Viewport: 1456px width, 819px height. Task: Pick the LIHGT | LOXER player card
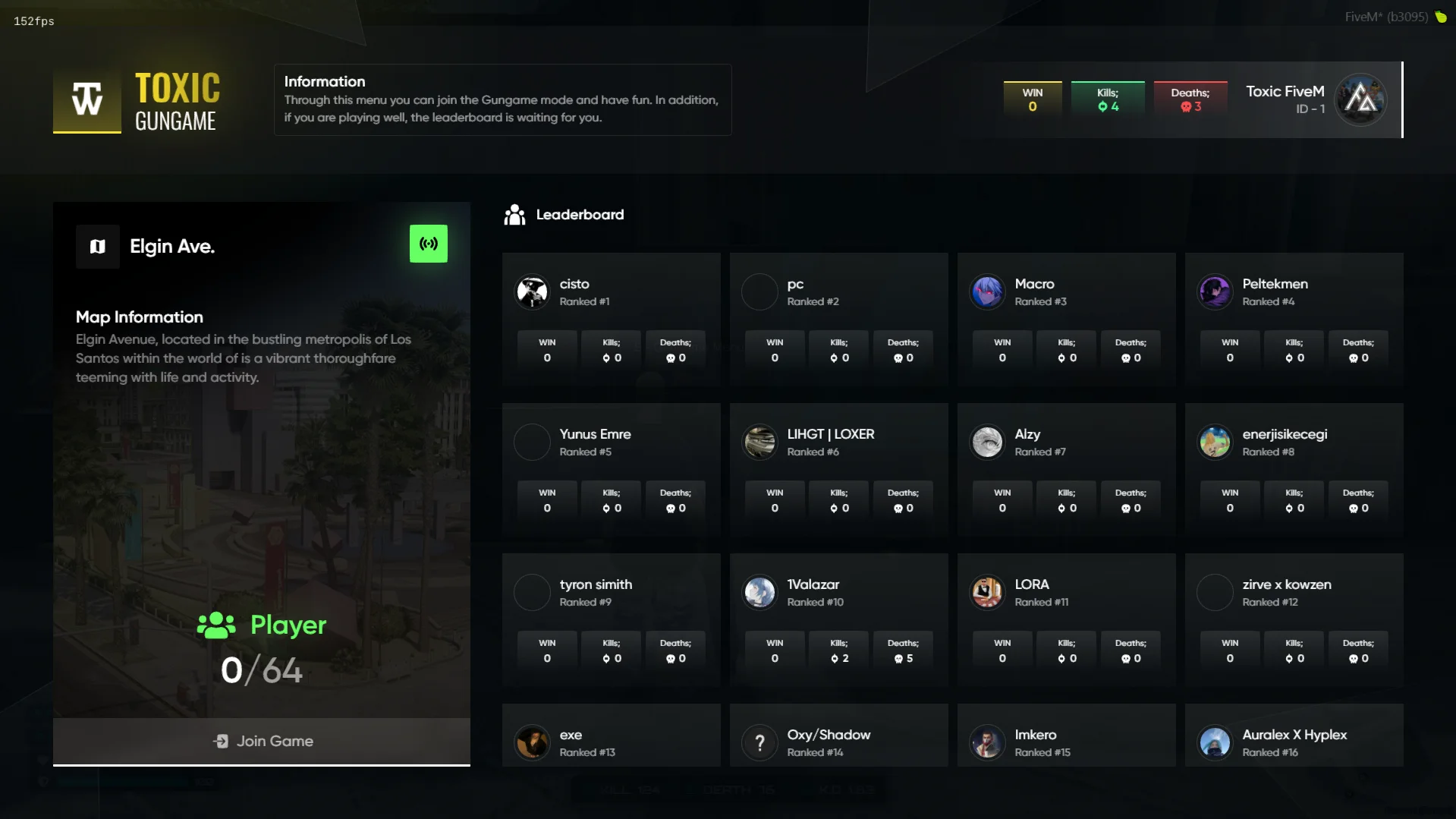[838, 469]
